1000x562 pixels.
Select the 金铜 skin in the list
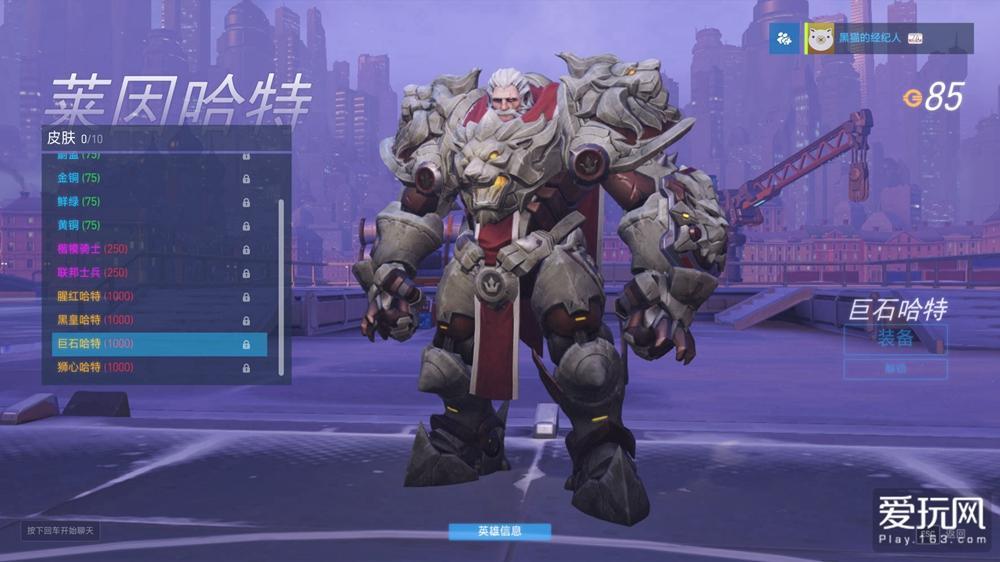(150, 178)
